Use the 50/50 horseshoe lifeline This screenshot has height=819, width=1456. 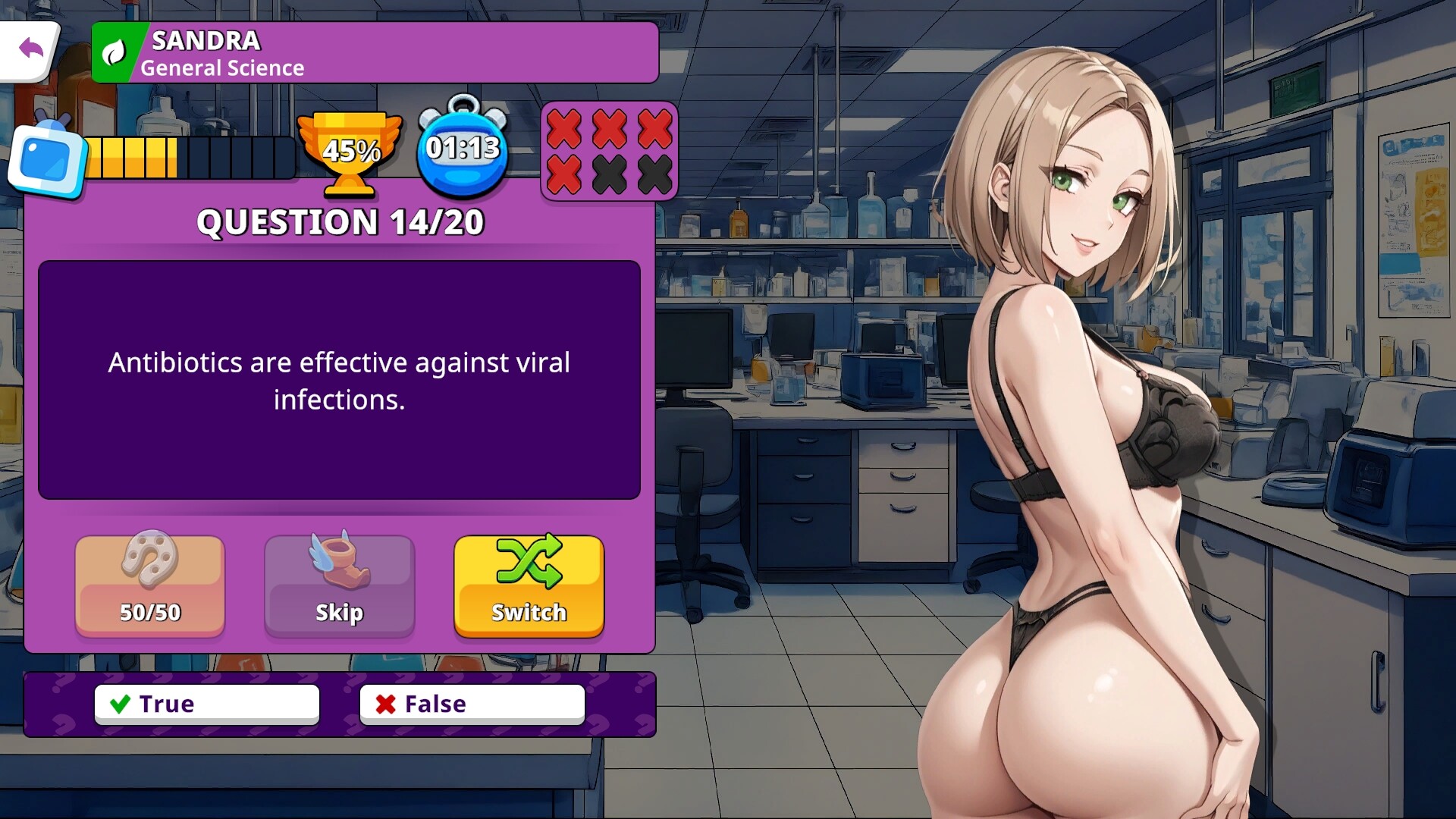pos(149,585)
